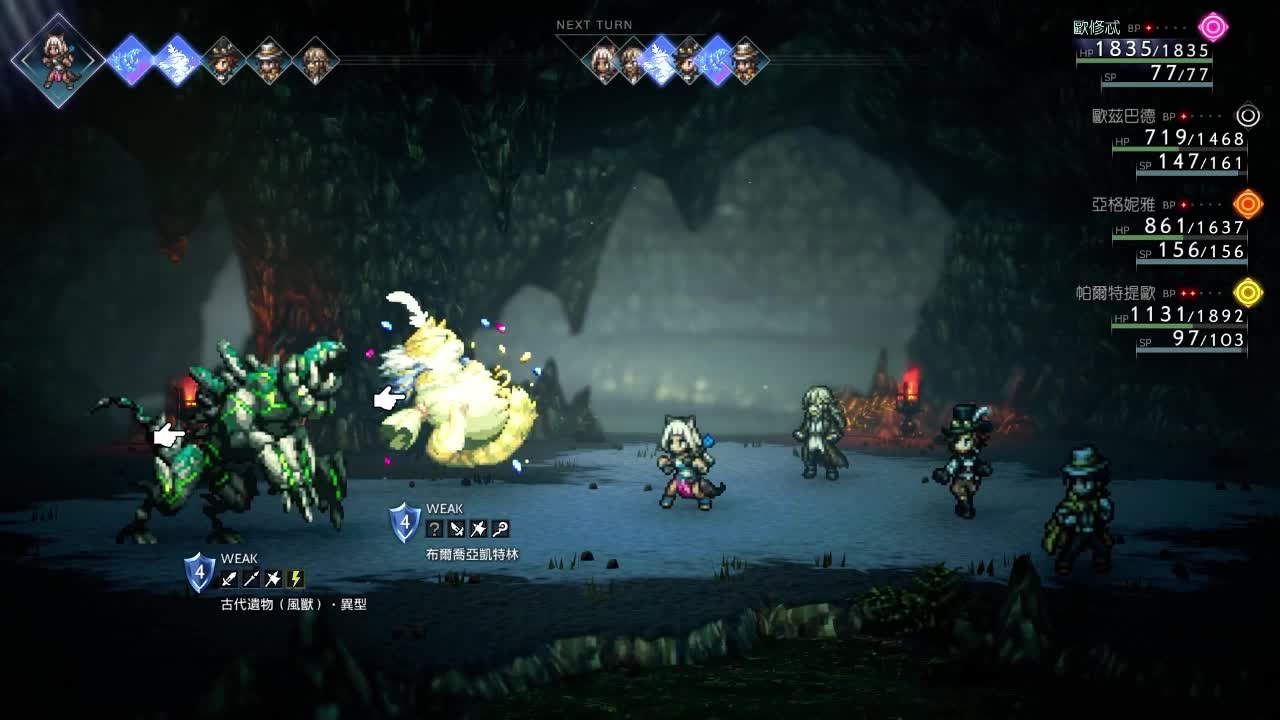
Task: Select the lightning weakness icon of 古代遺物
Action: (x=295, y=579)
